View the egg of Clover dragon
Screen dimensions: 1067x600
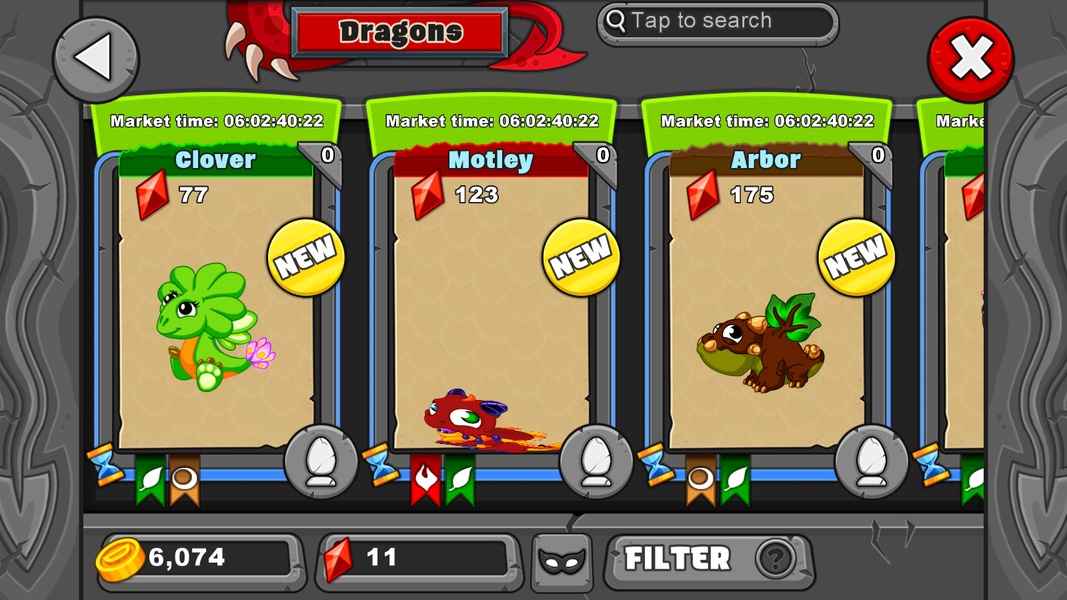[x=321, y=462]
